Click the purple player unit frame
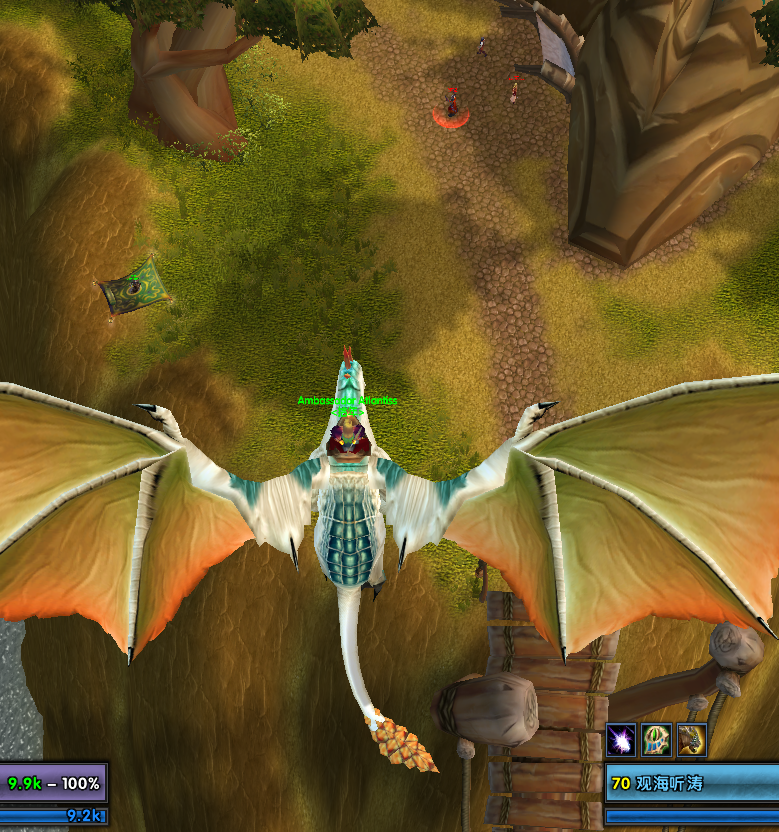This screenshot has width=779, height=832. (x=53, y=783)
